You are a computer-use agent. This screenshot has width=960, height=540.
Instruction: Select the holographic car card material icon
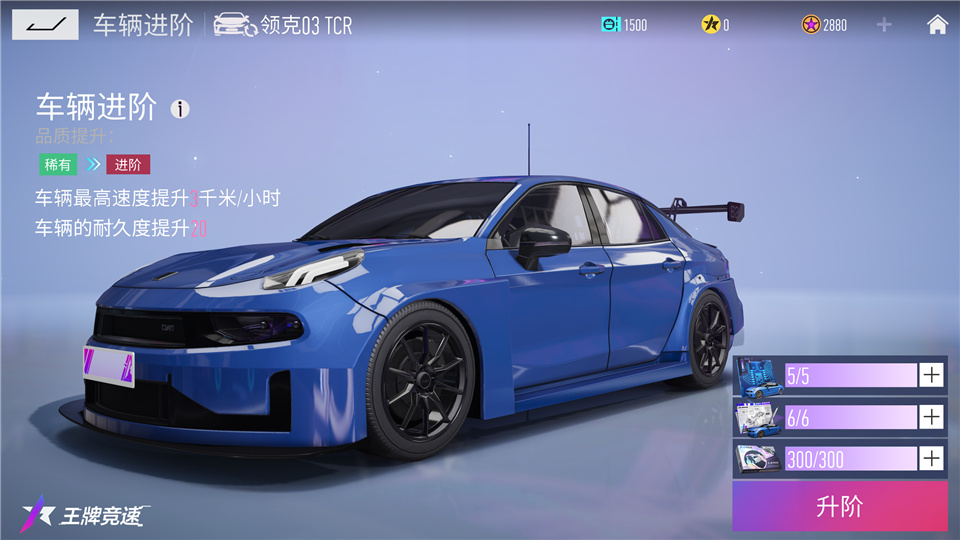coord(759,459)
